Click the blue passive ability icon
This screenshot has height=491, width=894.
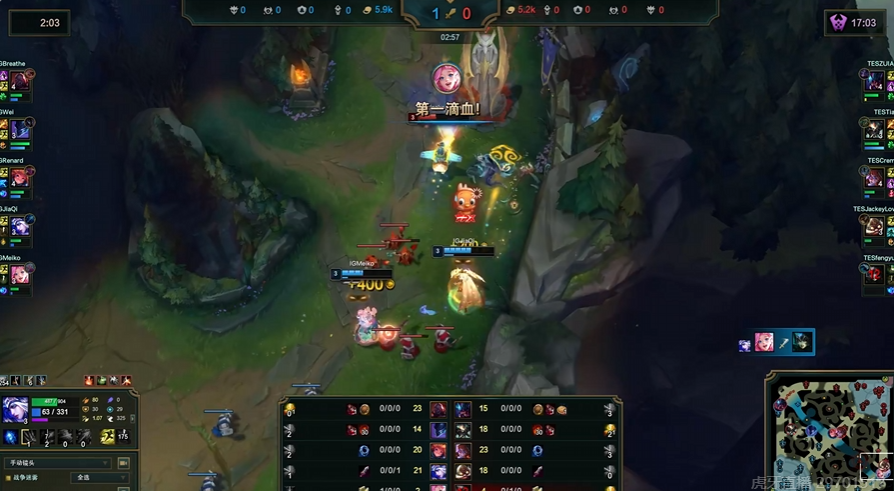pyautogui.click(x=11, y=437)
